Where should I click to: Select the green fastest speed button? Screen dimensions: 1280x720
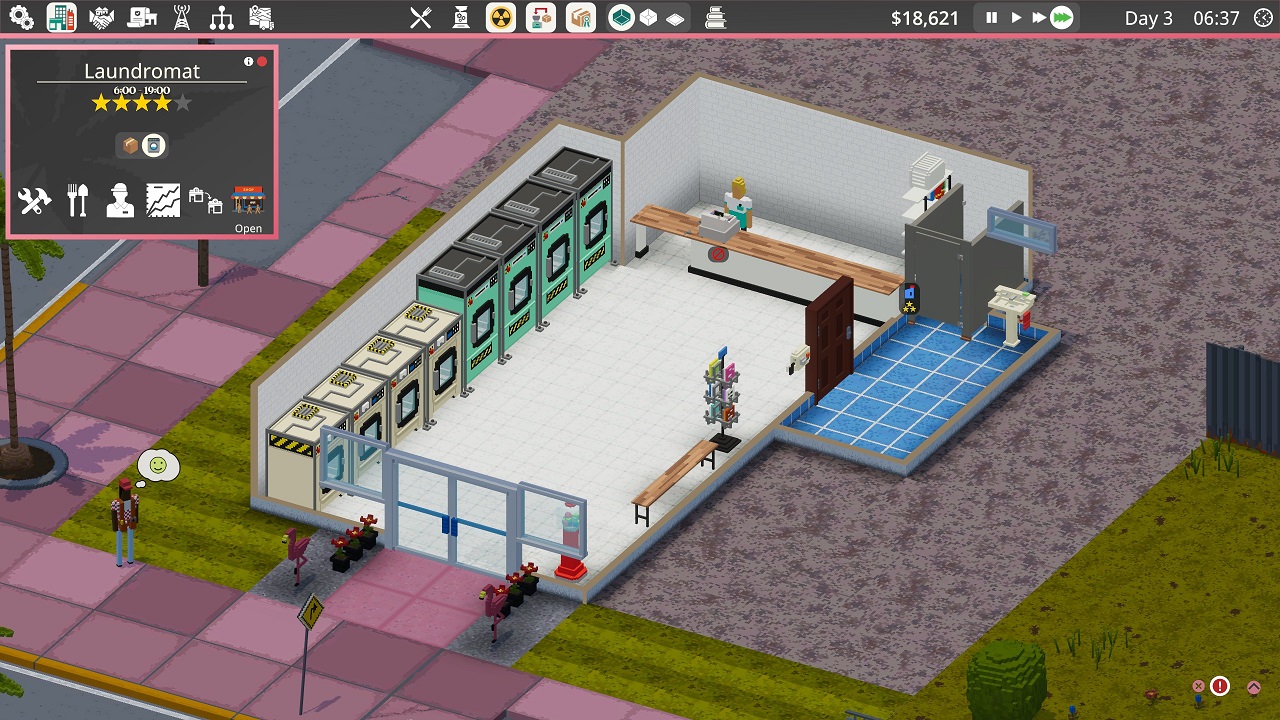click(1062, 18)
